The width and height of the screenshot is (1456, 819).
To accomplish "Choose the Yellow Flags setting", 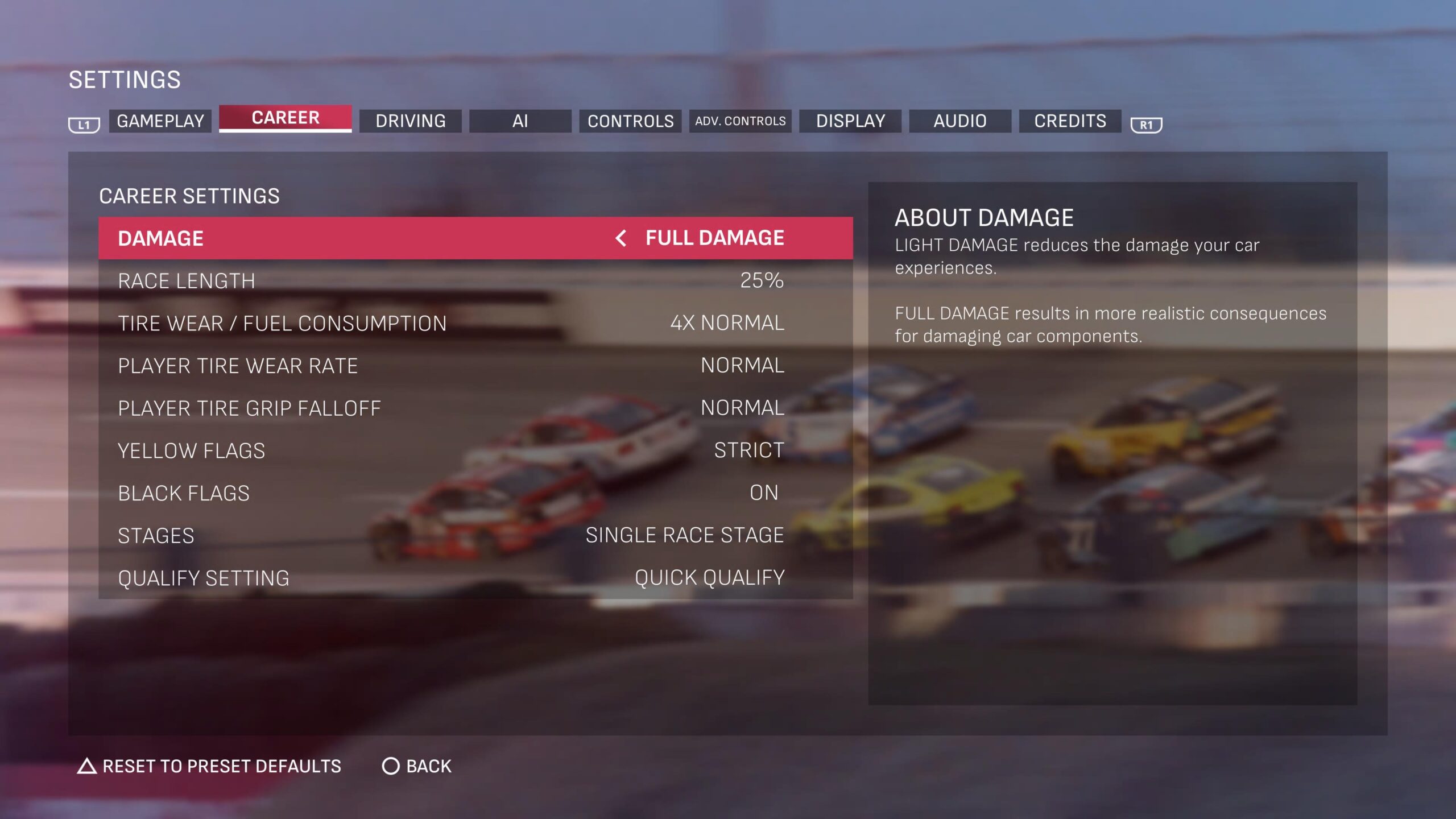I will point(475,450).
